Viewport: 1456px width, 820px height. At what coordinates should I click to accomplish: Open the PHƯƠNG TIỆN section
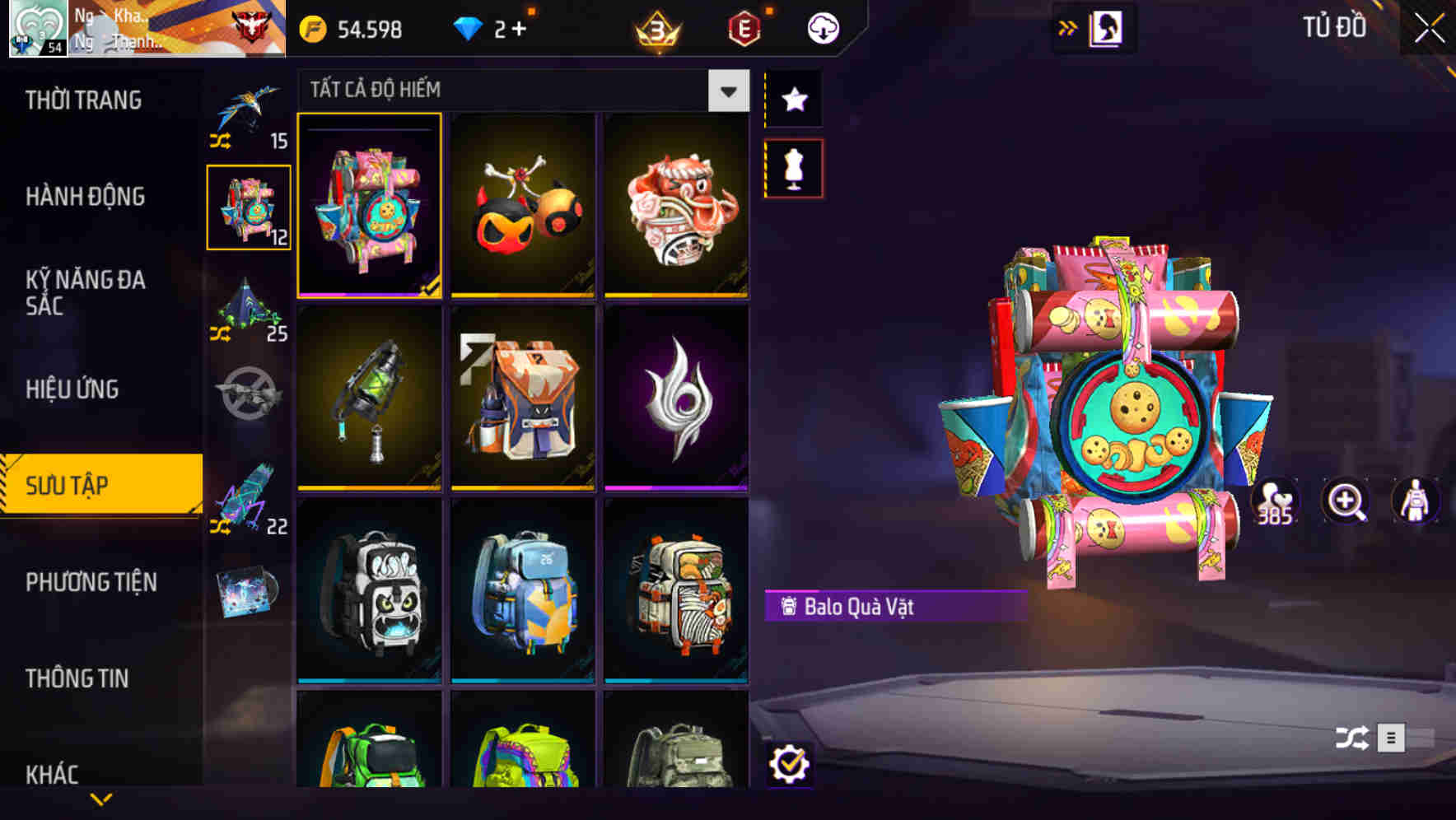91,581
